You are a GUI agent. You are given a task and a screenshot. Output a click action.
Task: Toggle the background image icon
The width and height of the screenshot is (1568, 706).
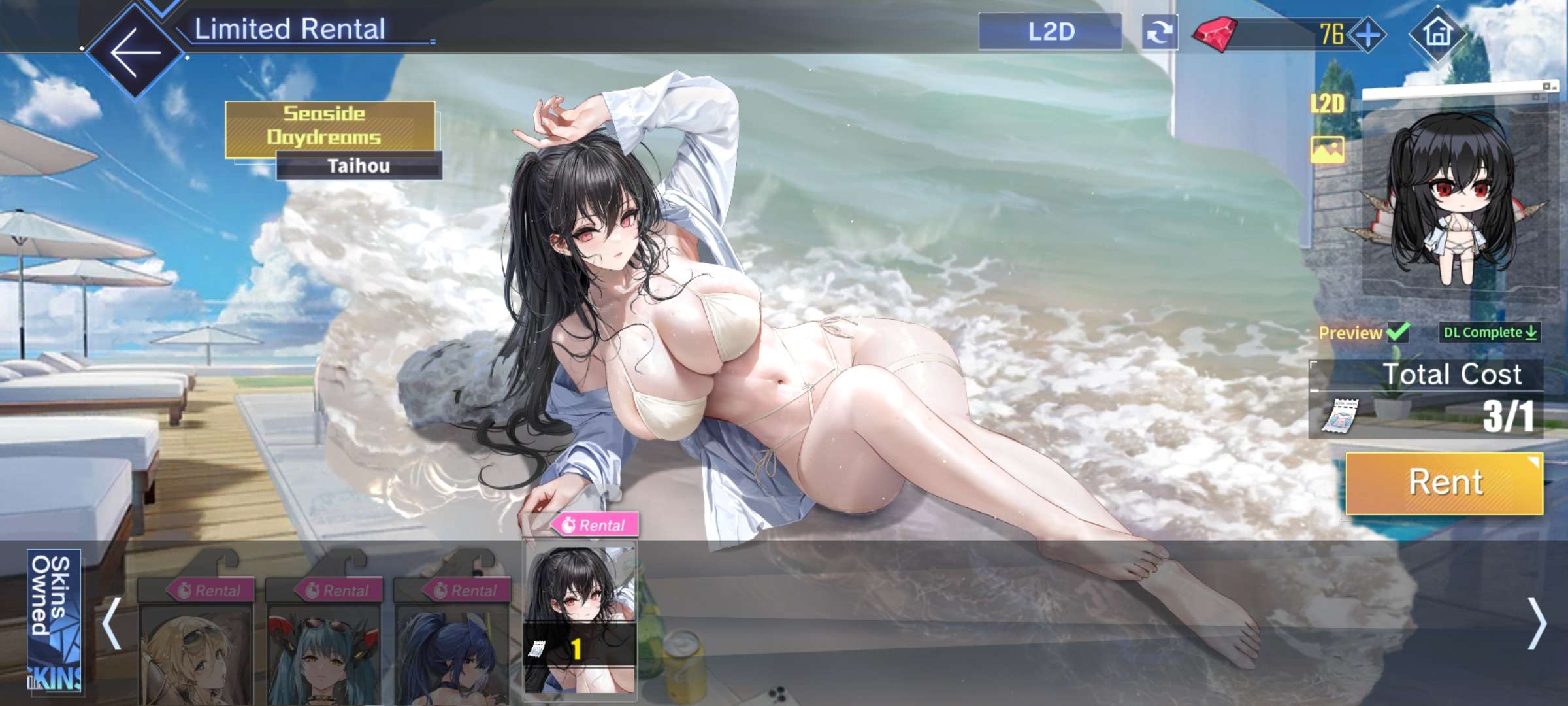(1328, 150)
